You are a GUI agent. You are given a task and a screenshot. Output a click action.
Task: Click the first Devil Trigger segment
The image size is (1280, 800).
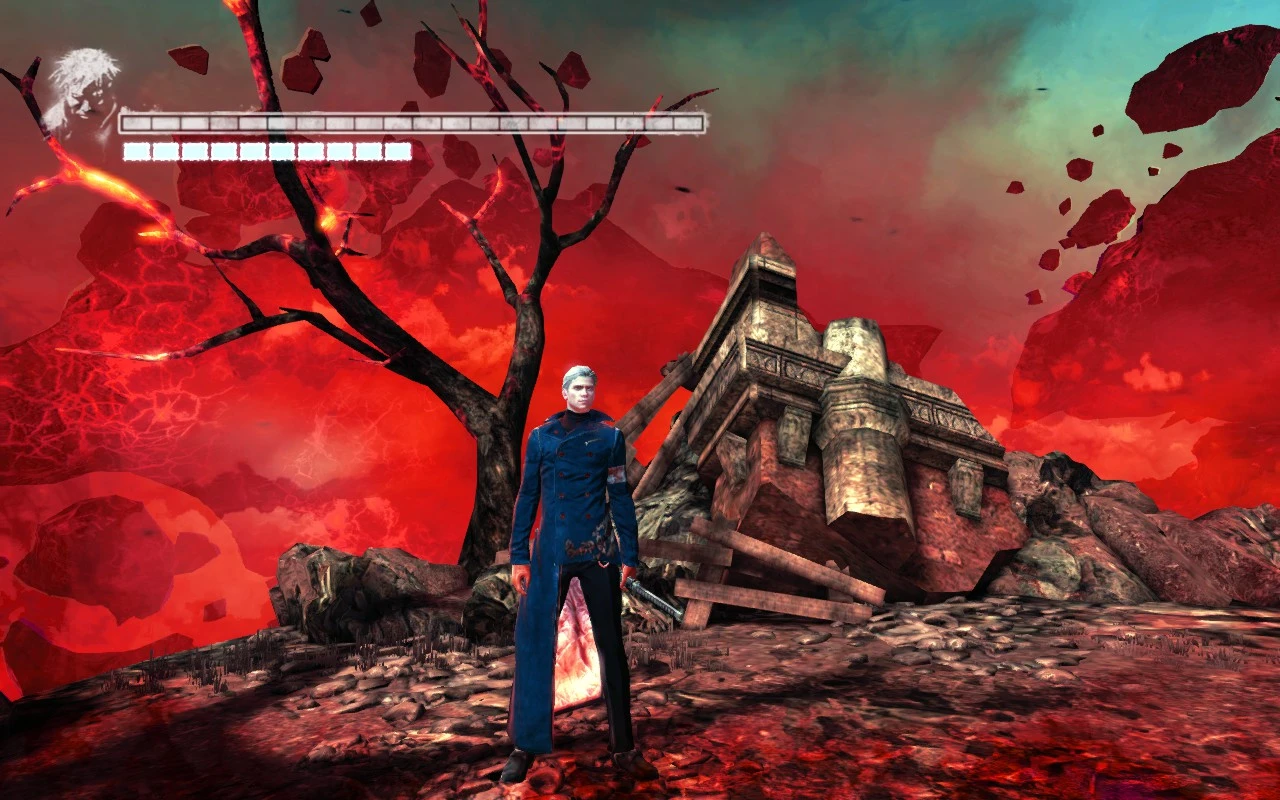pos(135,150)
